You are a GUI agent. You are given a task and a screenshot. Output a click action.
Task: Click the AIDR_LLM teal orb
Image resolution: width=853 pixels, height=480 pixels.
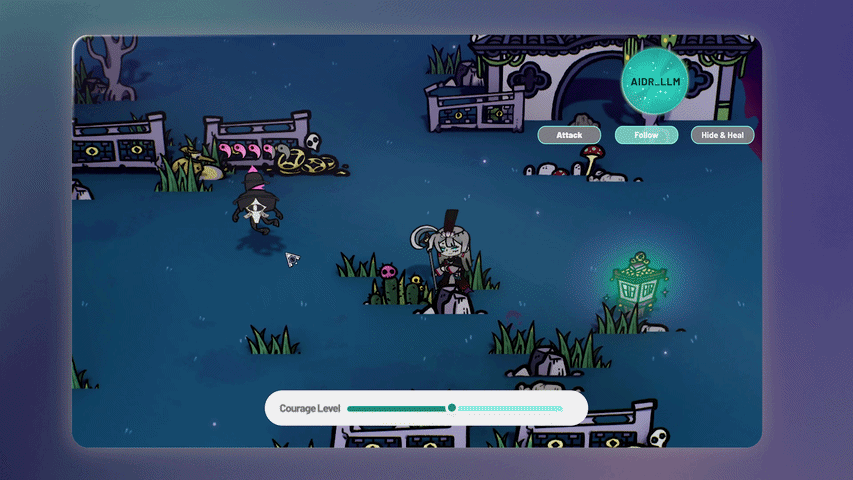[655, 78]
